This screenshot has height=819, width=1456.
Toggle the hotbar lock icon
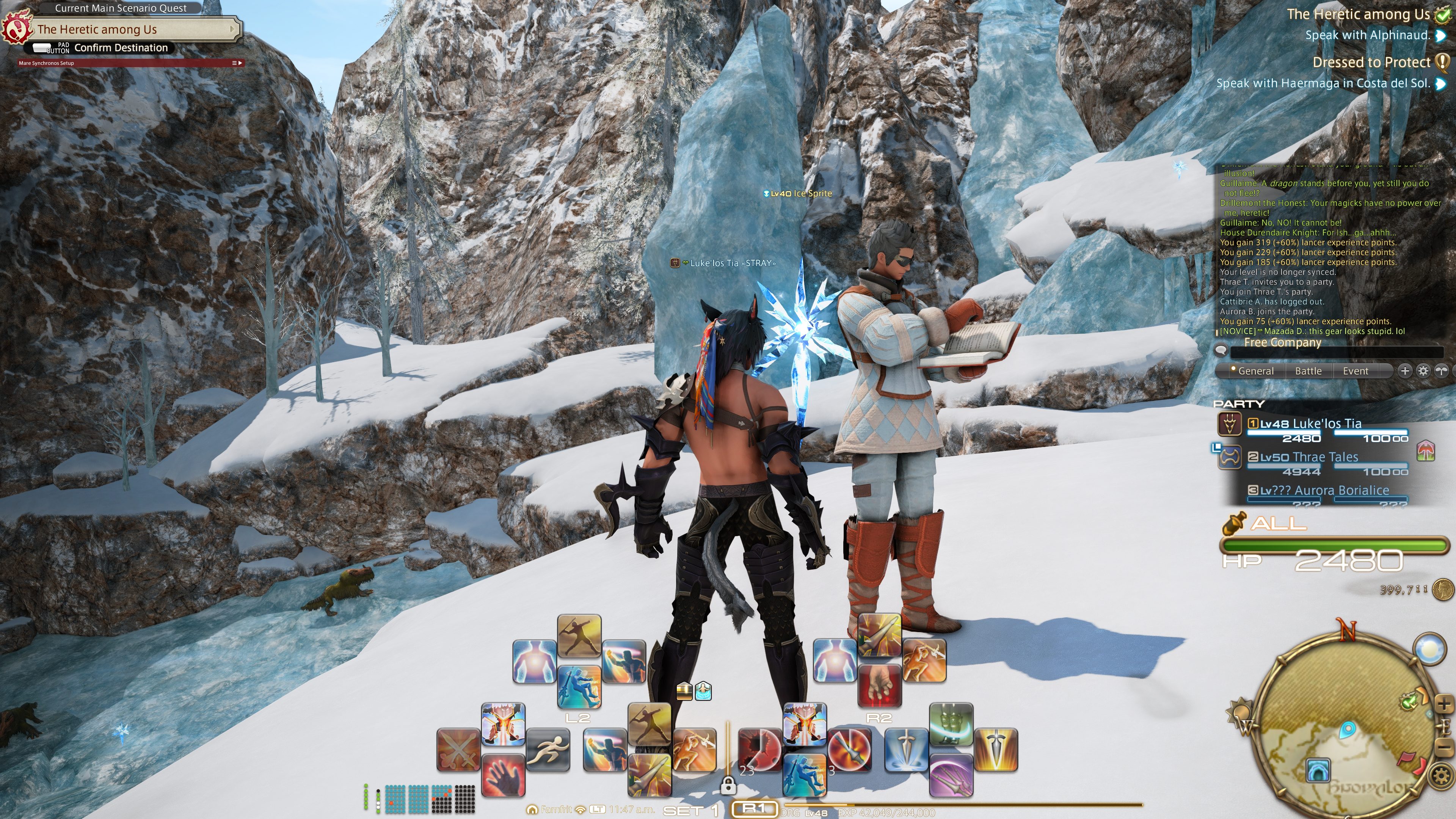pyautogui.click(x=728, y=785)
